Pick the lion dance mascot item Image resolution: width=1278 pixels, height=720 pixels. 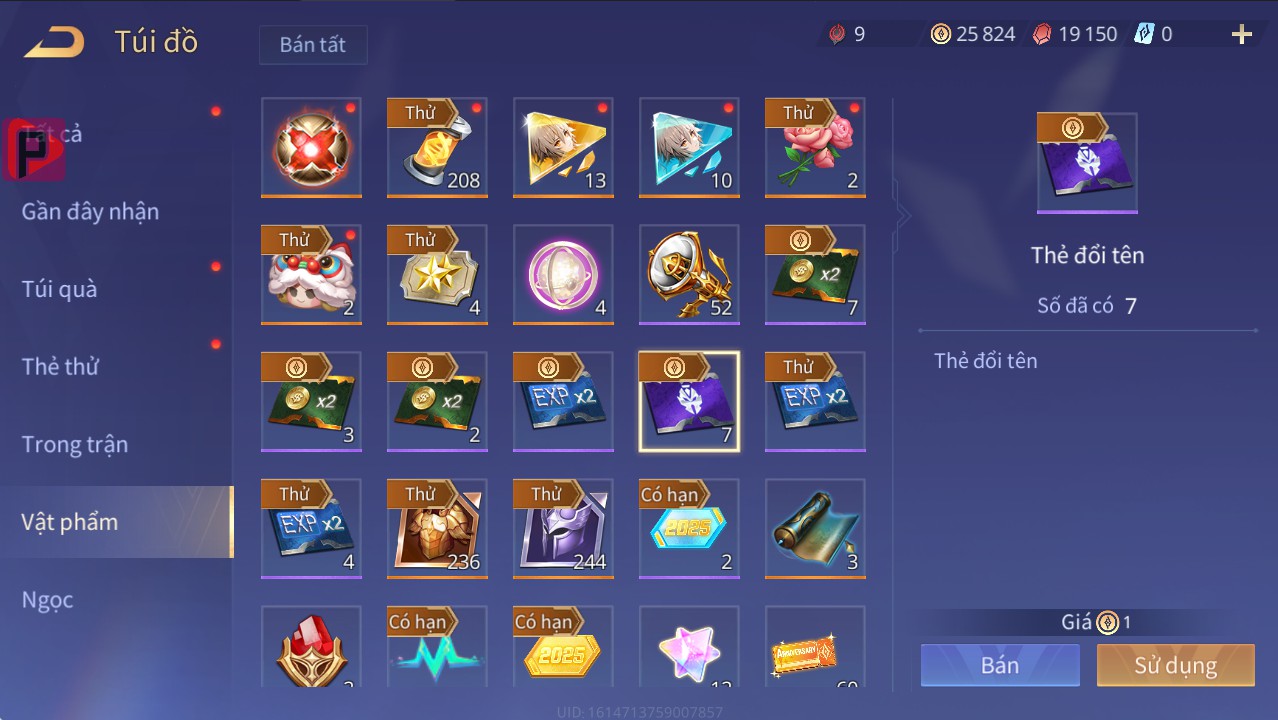311,275
